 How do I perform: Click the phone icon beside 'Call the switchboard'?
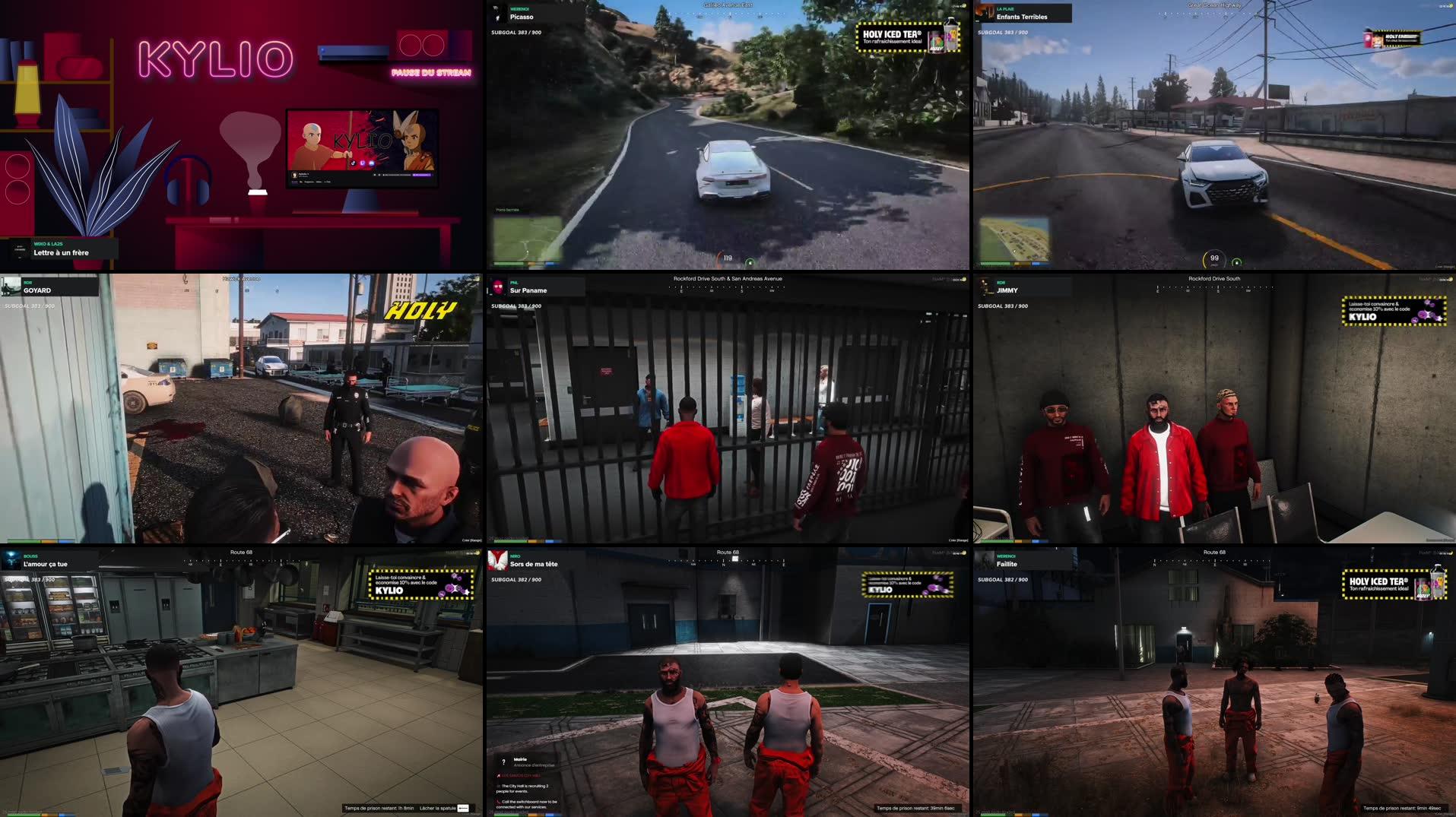click(500, 802)
